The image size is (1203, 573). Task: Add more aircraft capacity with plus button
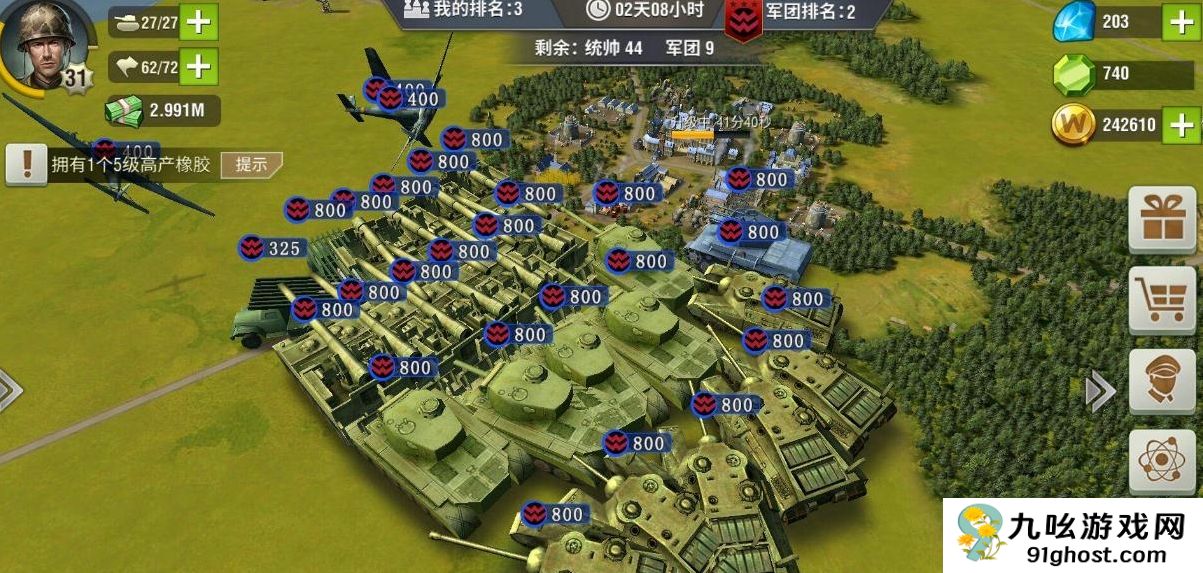198,67
